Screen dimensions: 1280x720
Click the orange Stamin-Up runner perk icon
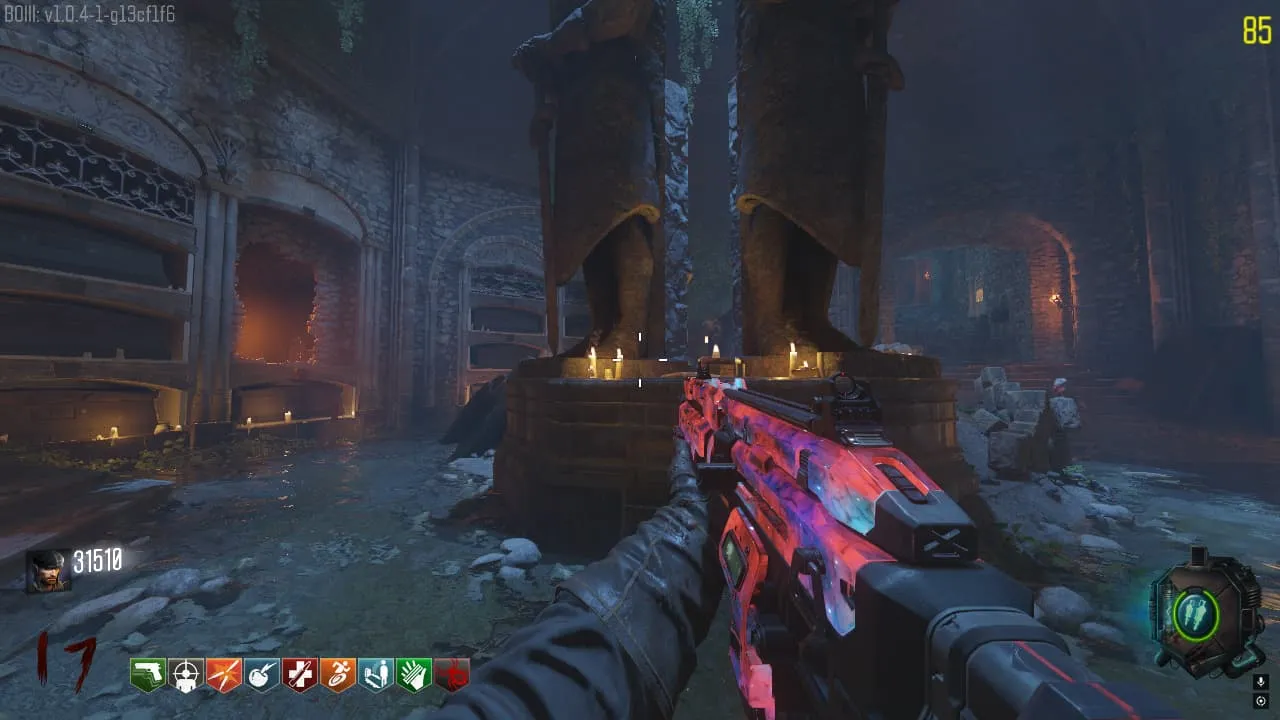[338, 675]
